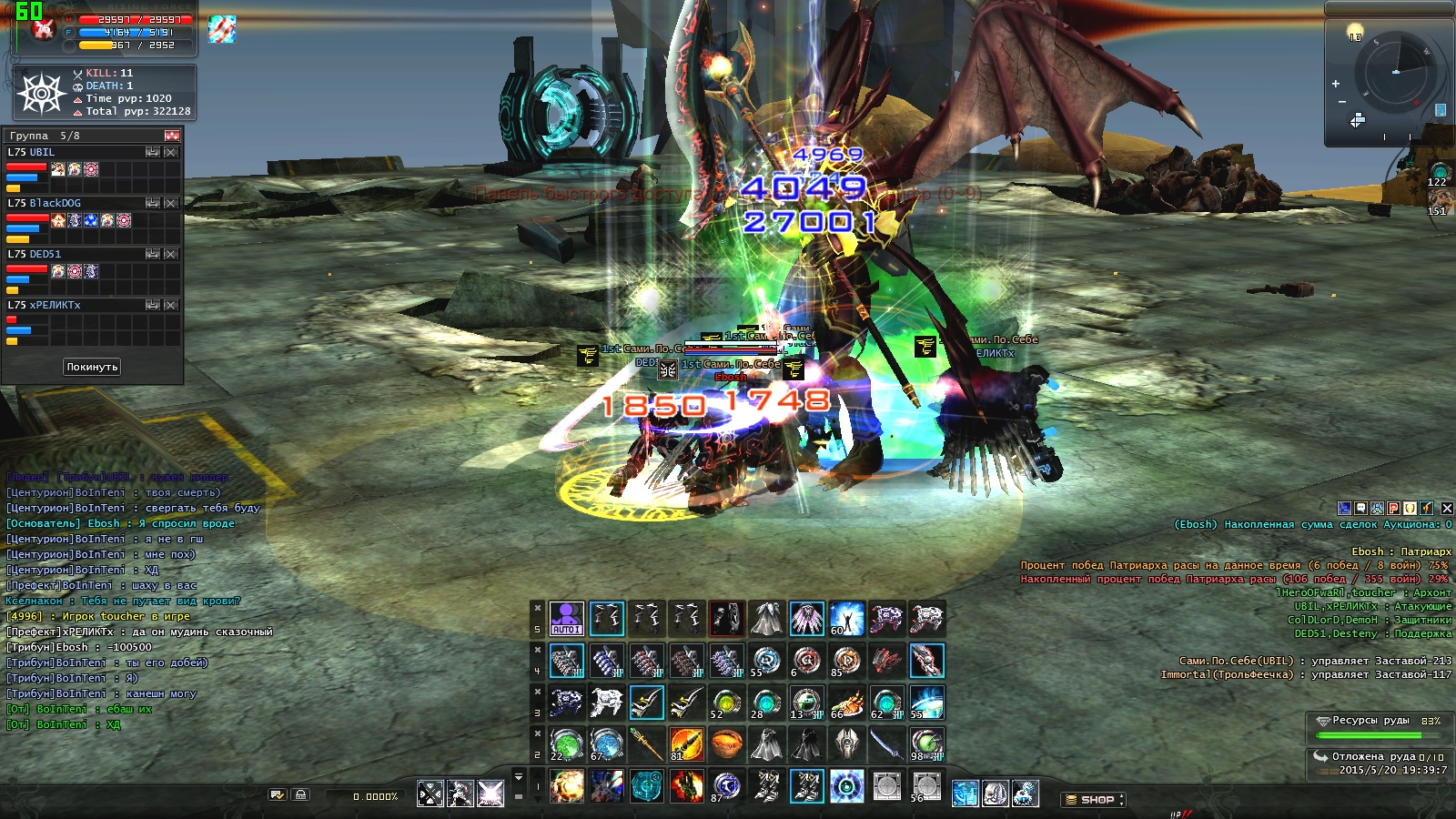The width and height of the screenshot is (1456, 819).
Task: Toggle the group panel red dice button
Action: pyautogui.click(x=172, y=136)
